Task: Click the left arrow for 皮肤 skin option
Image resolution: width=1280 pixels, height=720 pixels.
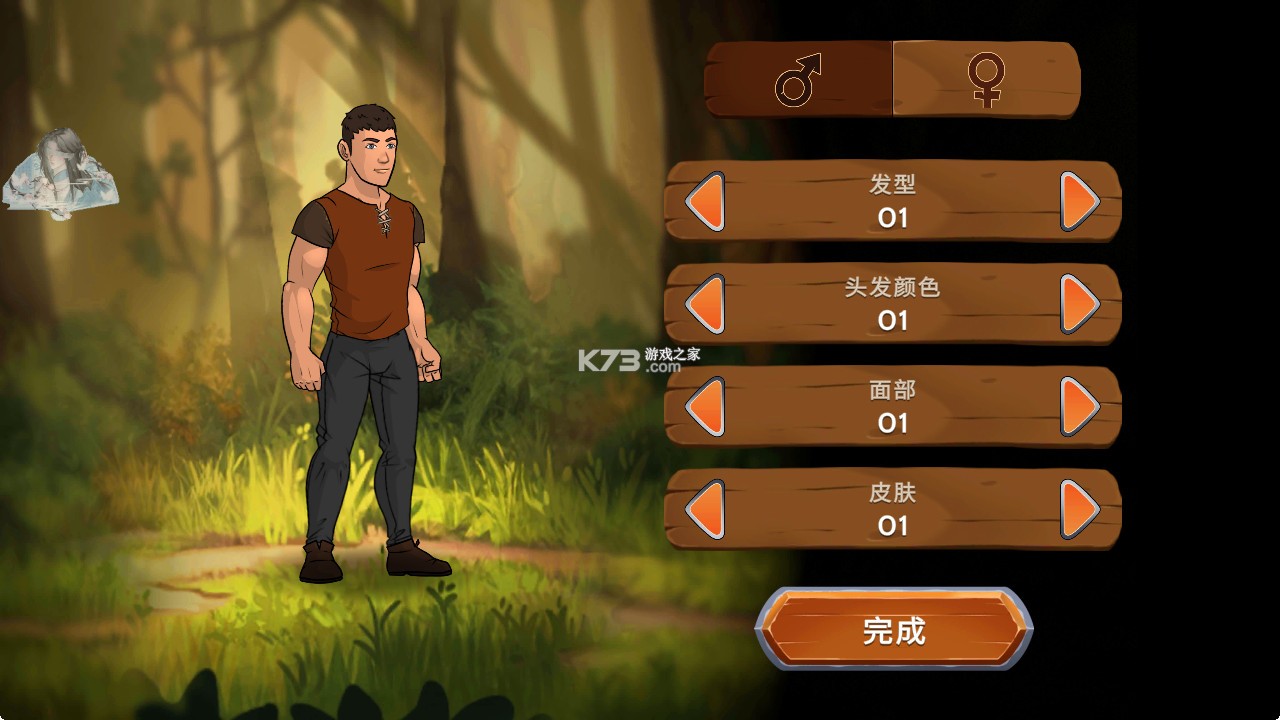Action: (x=705, y=510)
